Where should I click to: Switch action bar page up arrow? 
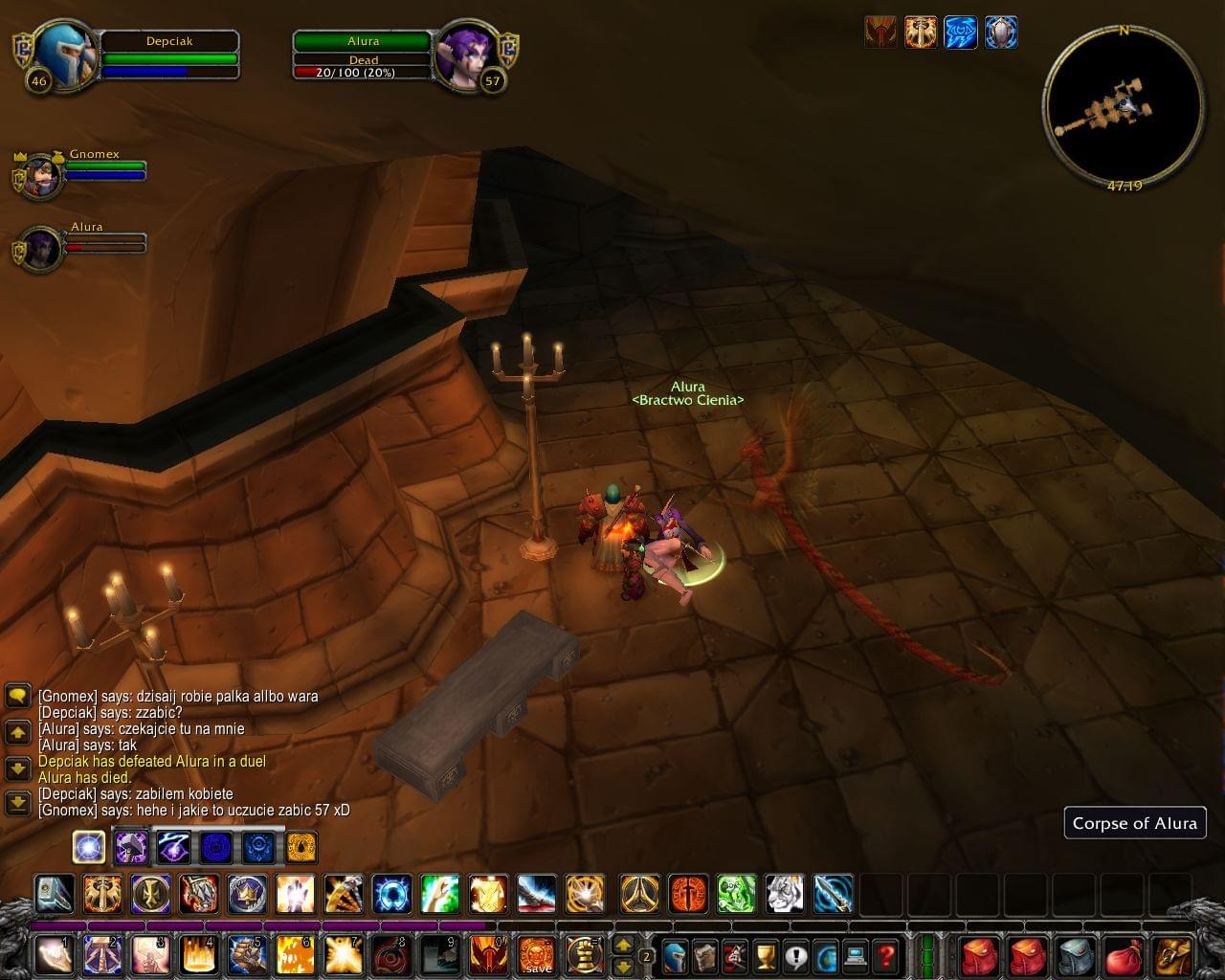[x=623, y=945]
